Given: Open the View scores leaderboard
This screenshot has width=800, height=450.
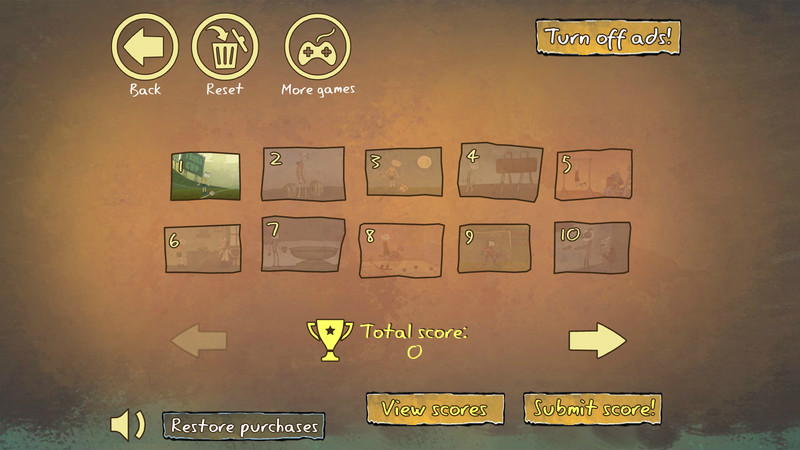Looking at the screenshot, I should pyautogui.click(x=434, y=408).
